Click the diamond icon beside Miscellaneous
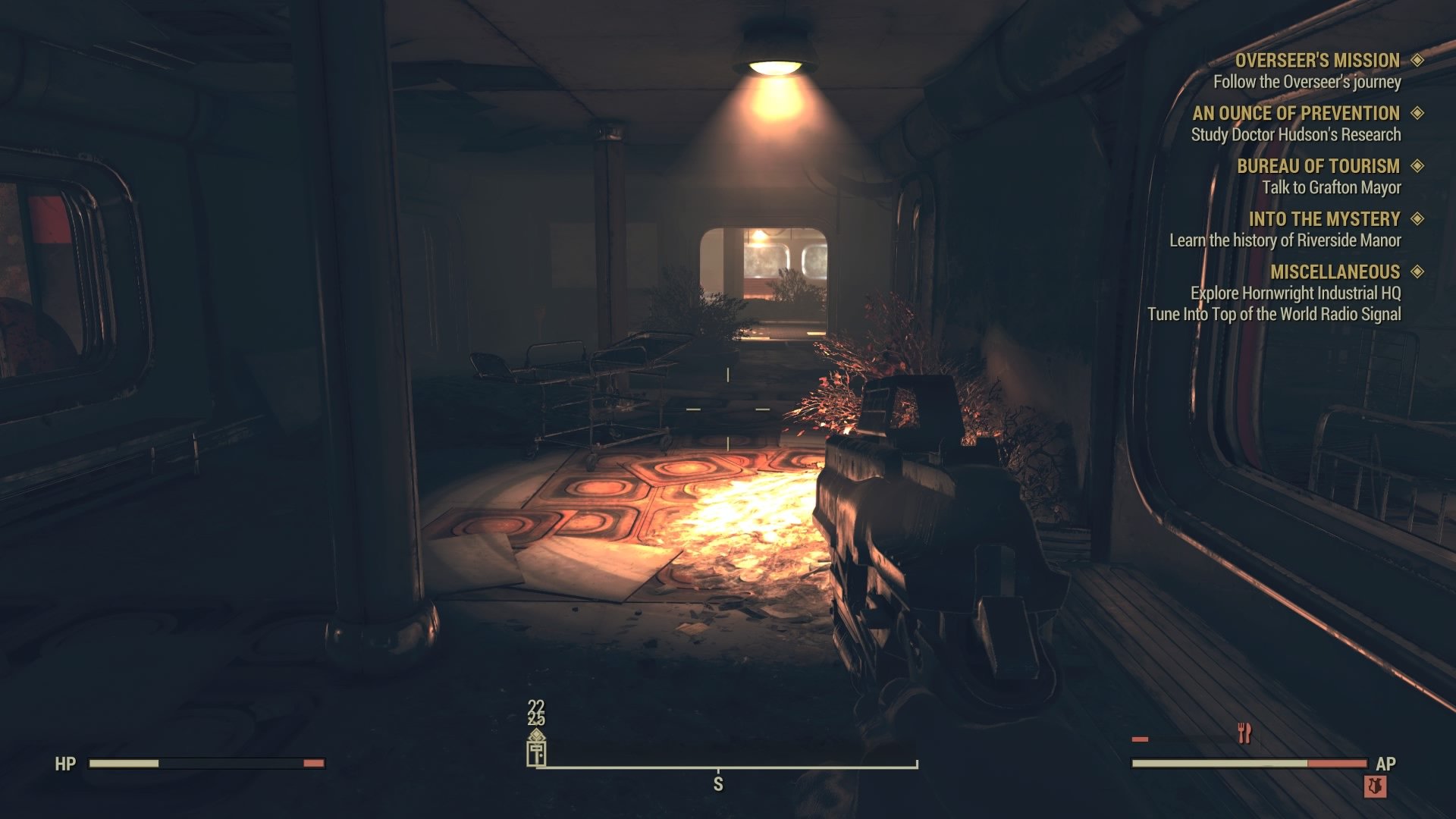The image size is (1456, 819). [x=1417, y=271]
